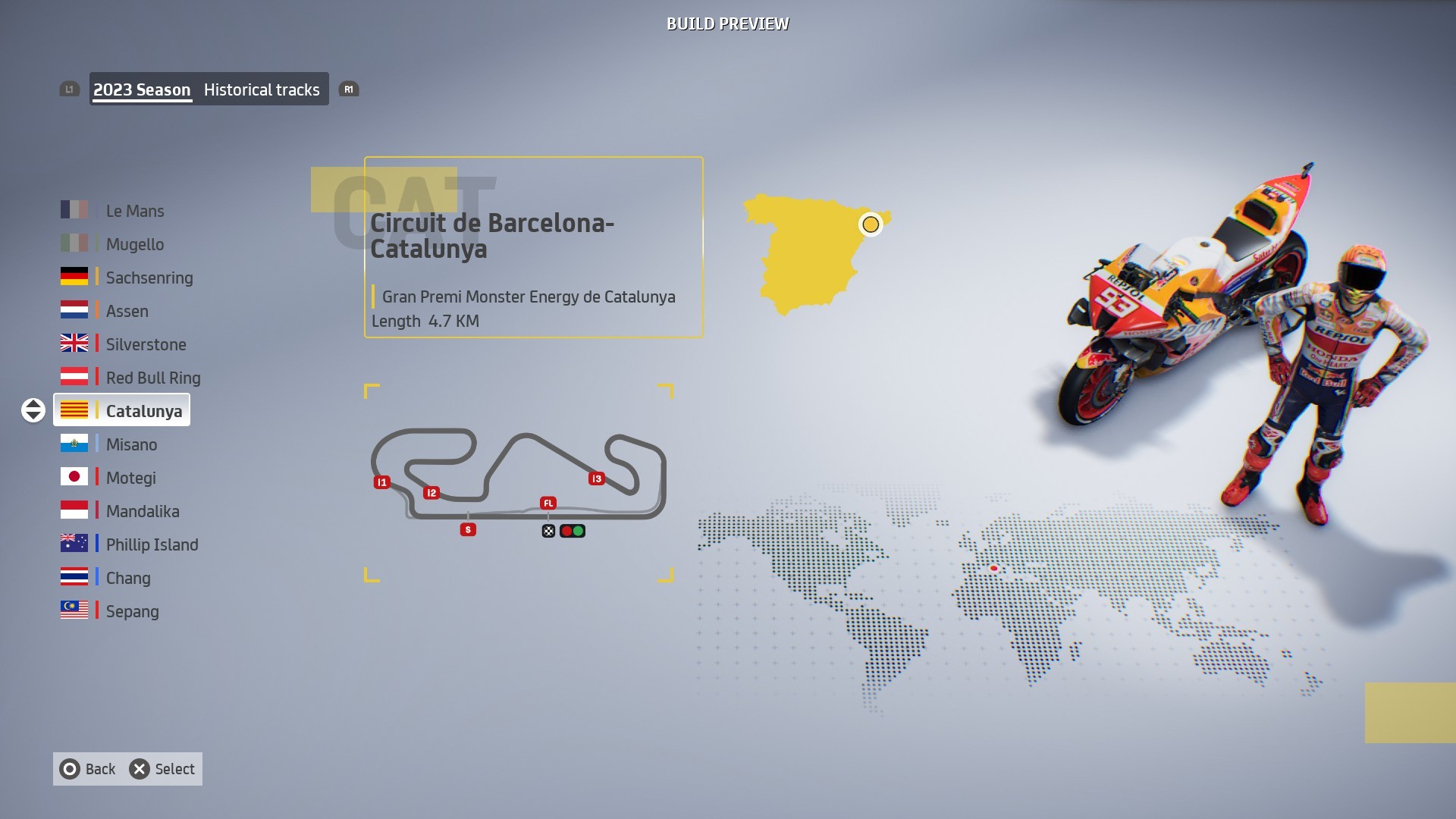Click the highlighted Catalunya entry

tap(143, 411)
